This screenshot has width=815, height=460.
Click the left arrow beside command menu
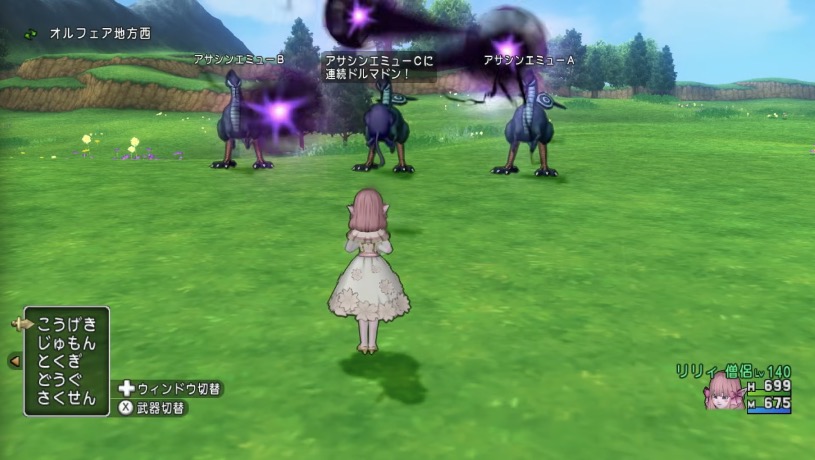pos(15,361)
